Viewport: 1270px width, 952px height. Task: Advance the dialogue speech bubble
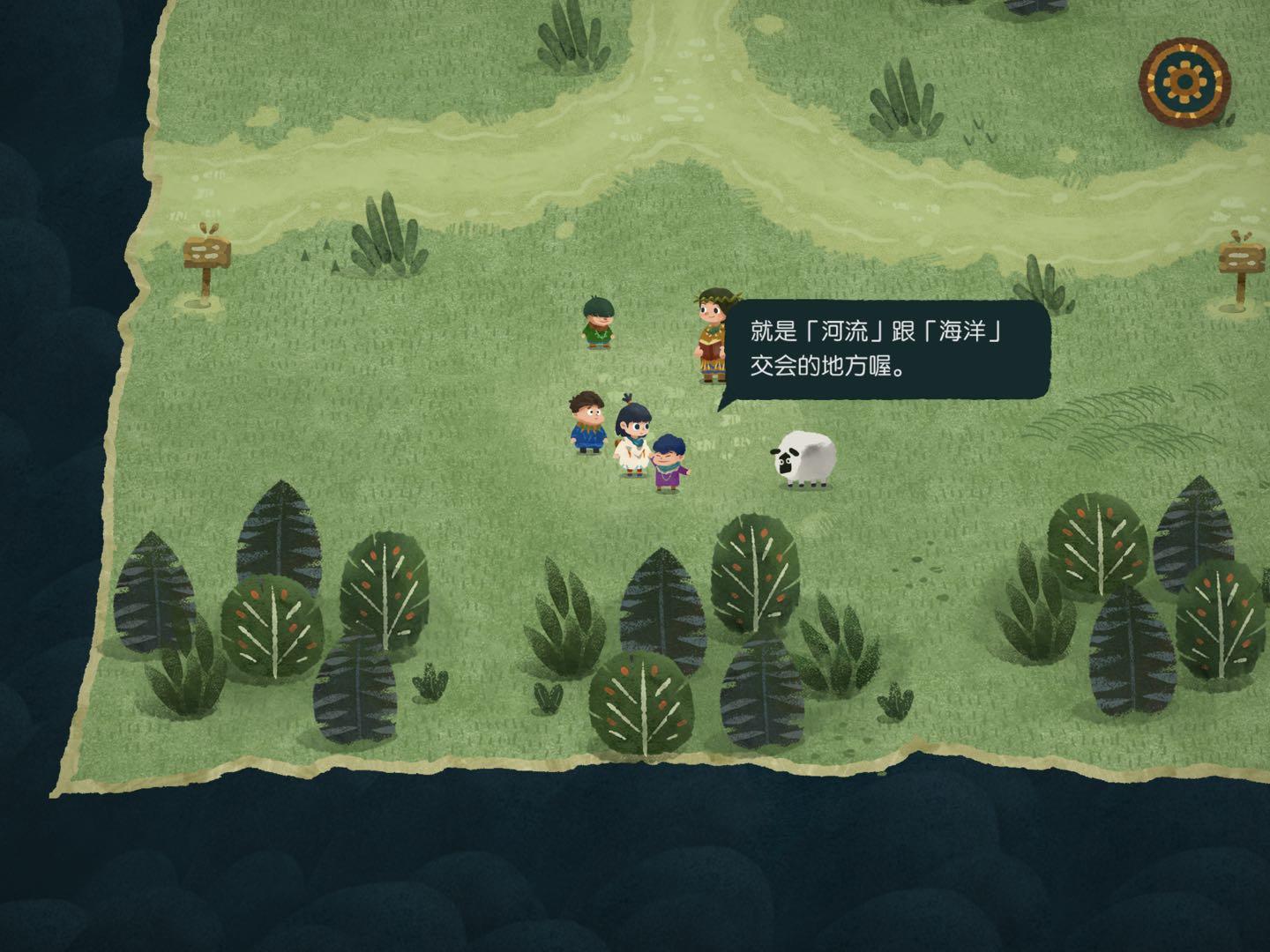click(886, 349)
